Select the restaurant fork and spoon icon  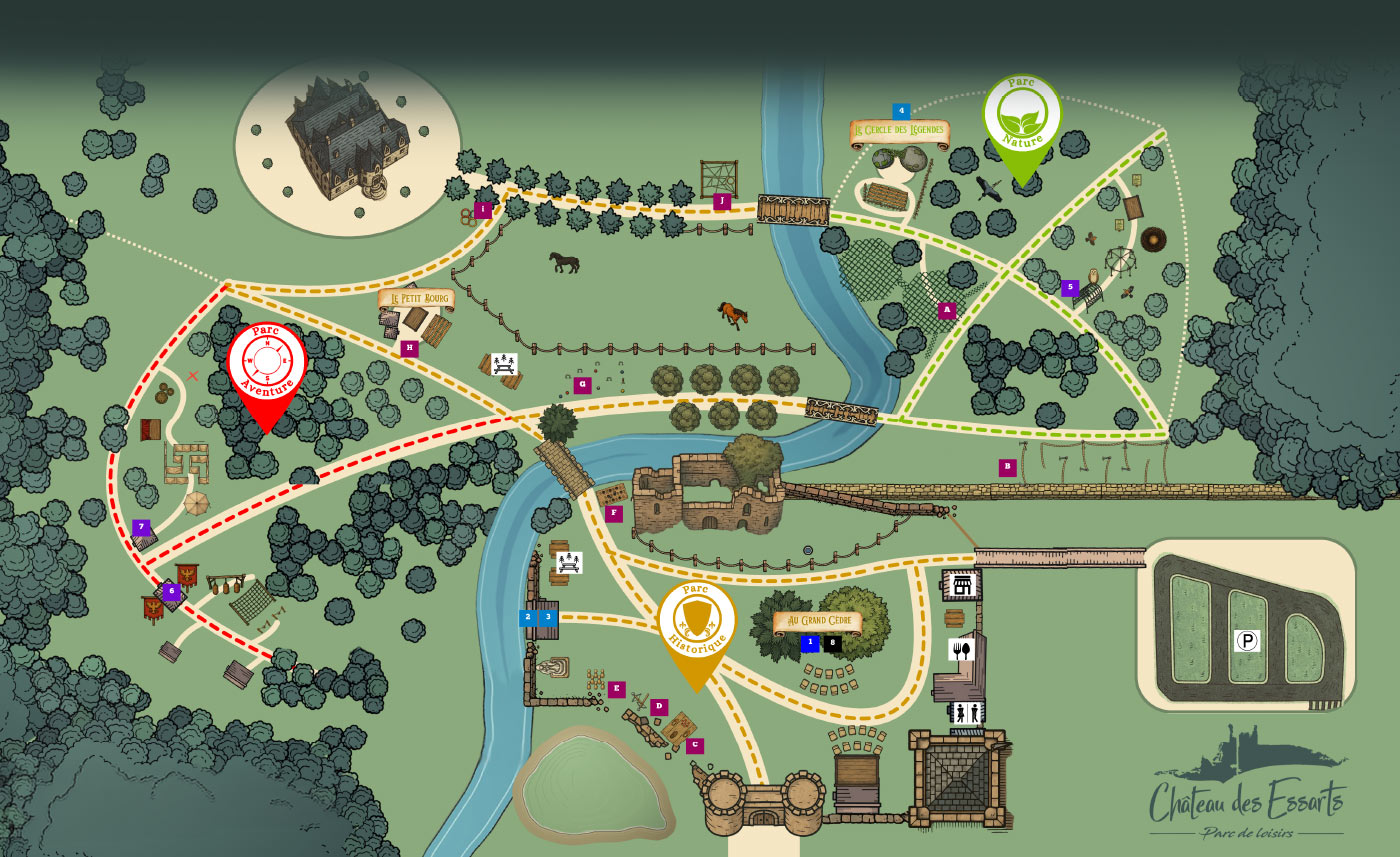click(x=960, y=650)
